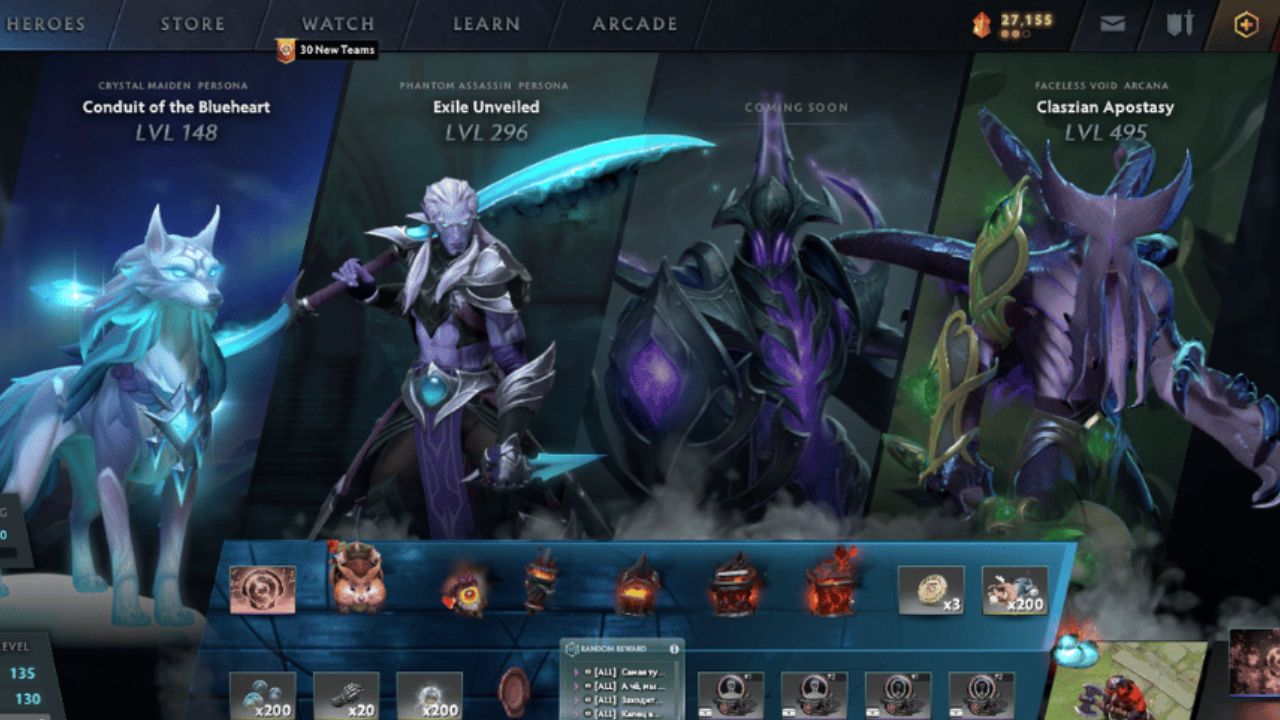Open the shield and sword armory icon
The image size is (1280, 720).
tap(1180, 24)
